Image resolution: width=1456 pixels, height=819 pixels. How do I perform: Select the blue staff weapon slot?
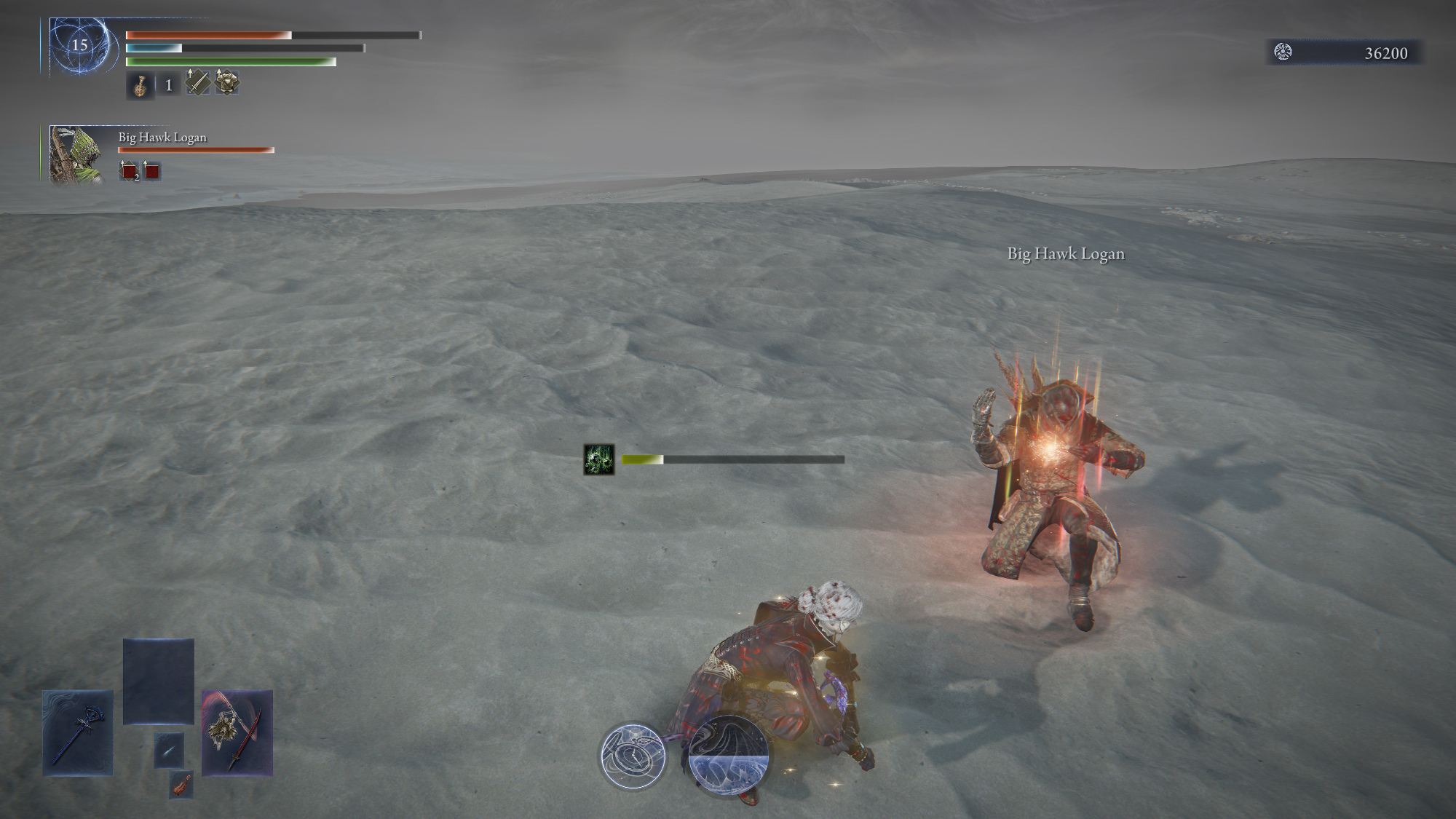click(x=78, y=732)
